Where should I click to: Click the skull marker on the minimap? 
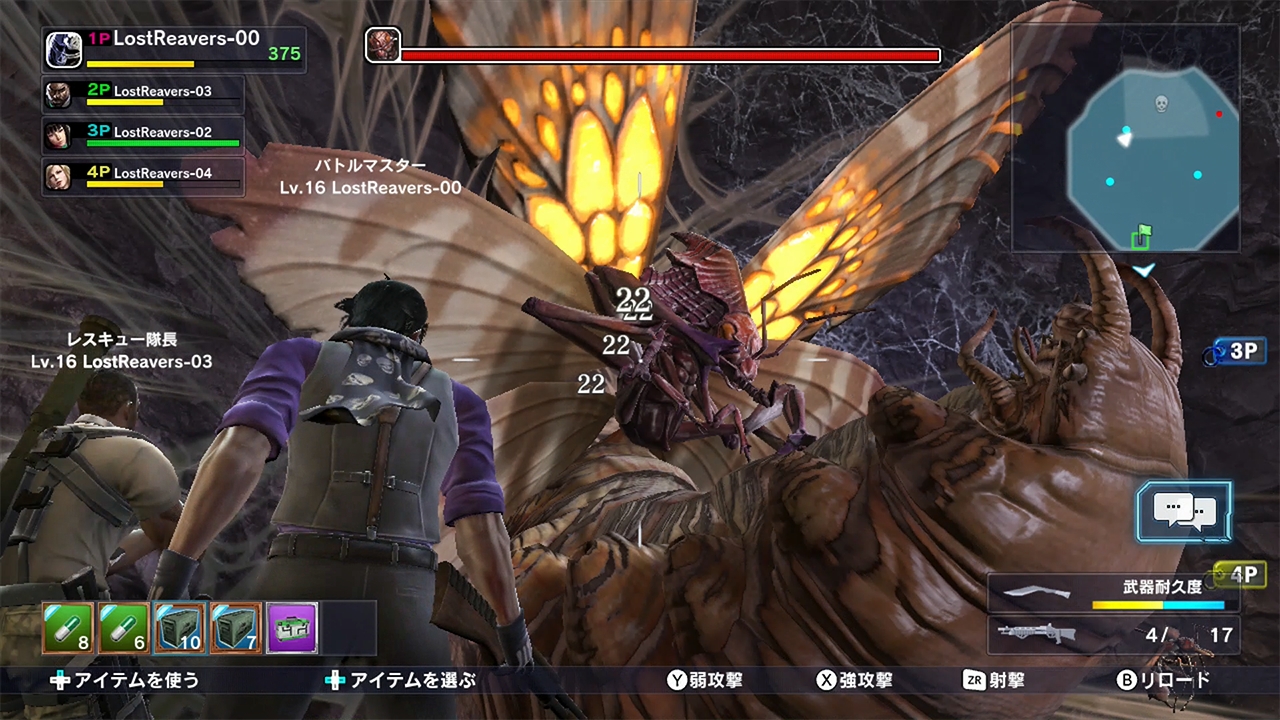coord(1161,103)
